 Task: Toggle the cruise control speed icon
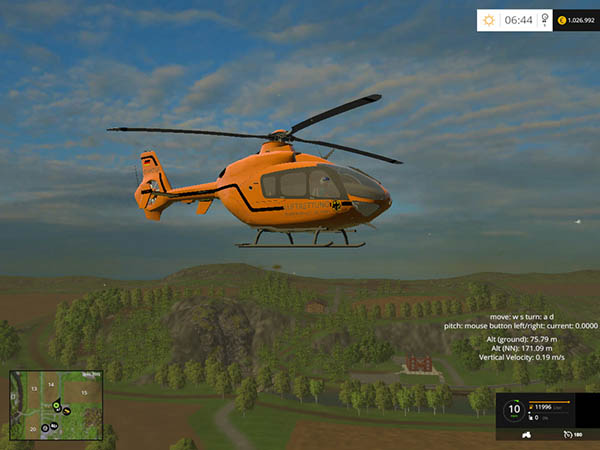point(567,435)
